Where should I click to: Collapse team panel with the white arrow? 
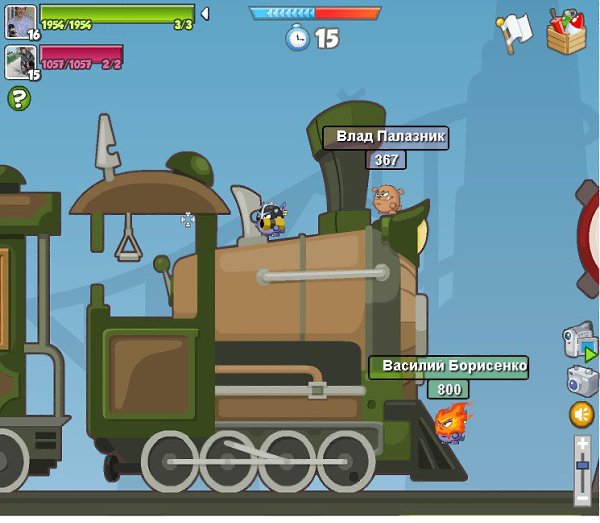point(205,14)
